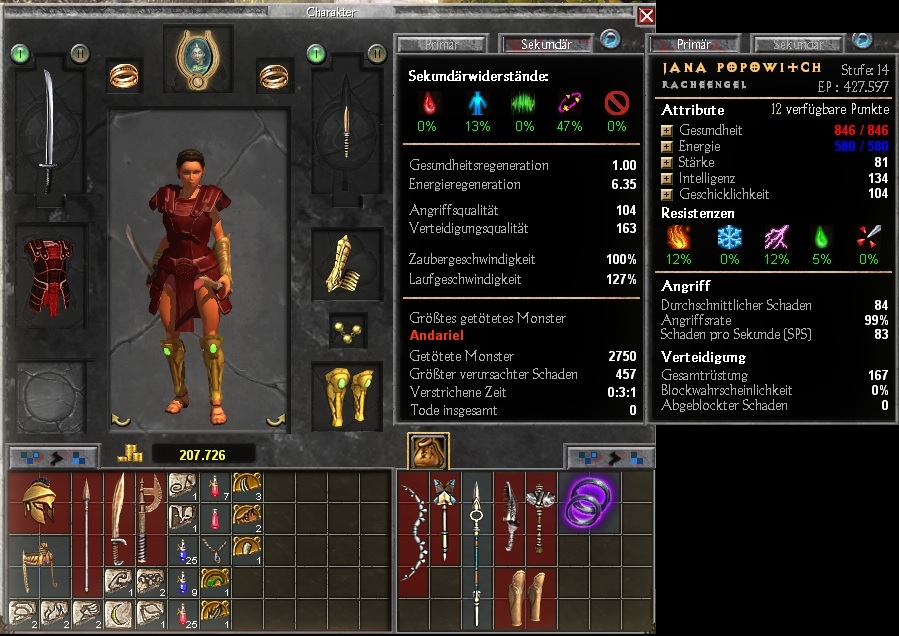Pick up the golden helmet in inventory
Viewport: 899px width, 636px height.
(x=38, y=502)
